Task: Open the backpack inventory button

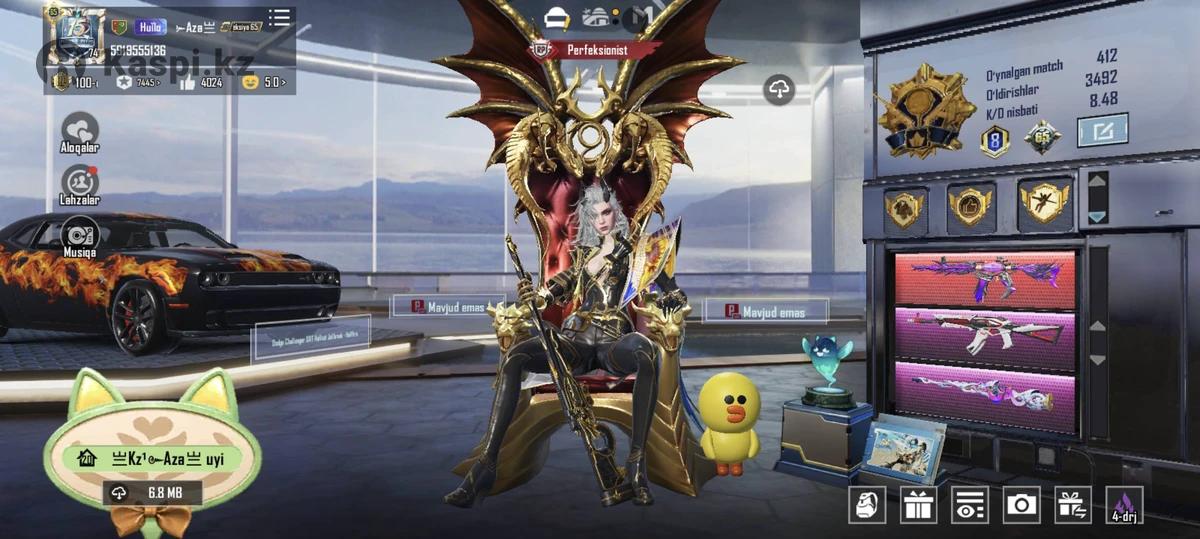Action: (867, 505)
